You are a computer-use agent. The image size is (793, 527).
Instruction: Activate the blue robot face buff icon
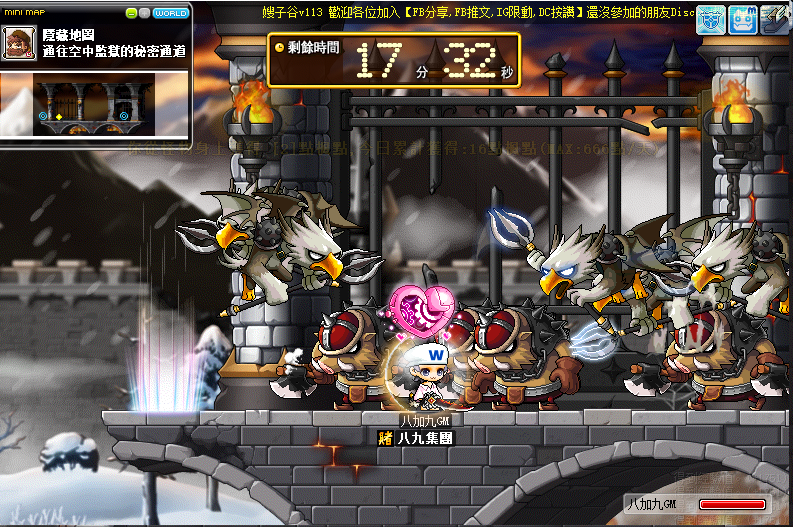click(743, 19)
